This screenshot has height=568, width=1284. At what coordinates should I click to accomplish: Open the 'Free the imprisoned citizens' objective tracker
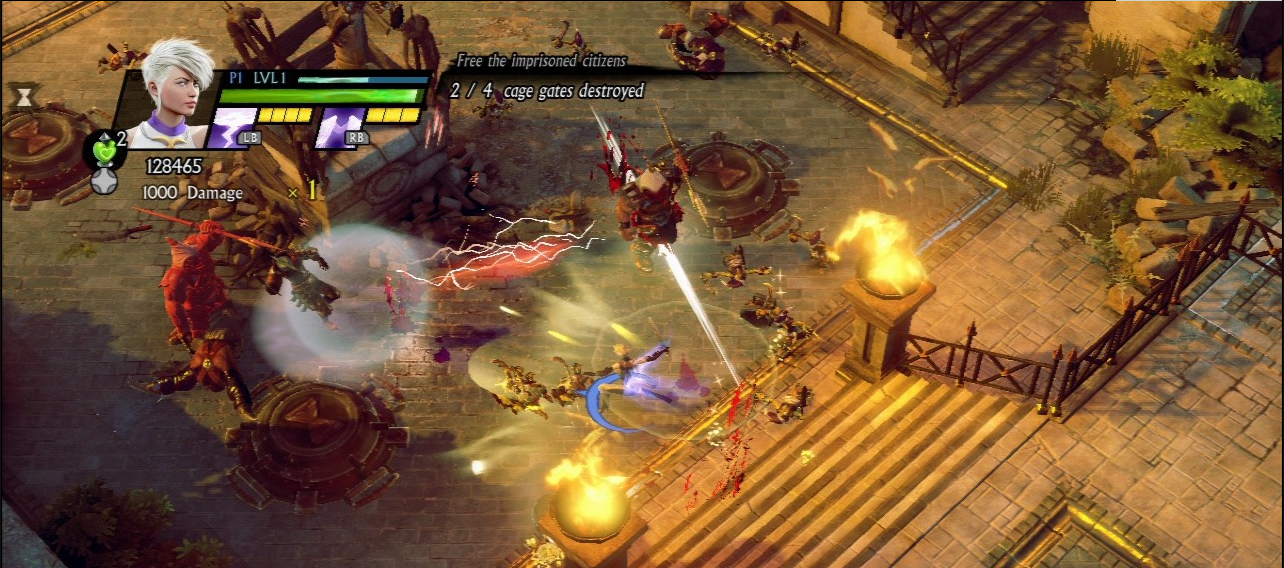(x=541, y=61)
